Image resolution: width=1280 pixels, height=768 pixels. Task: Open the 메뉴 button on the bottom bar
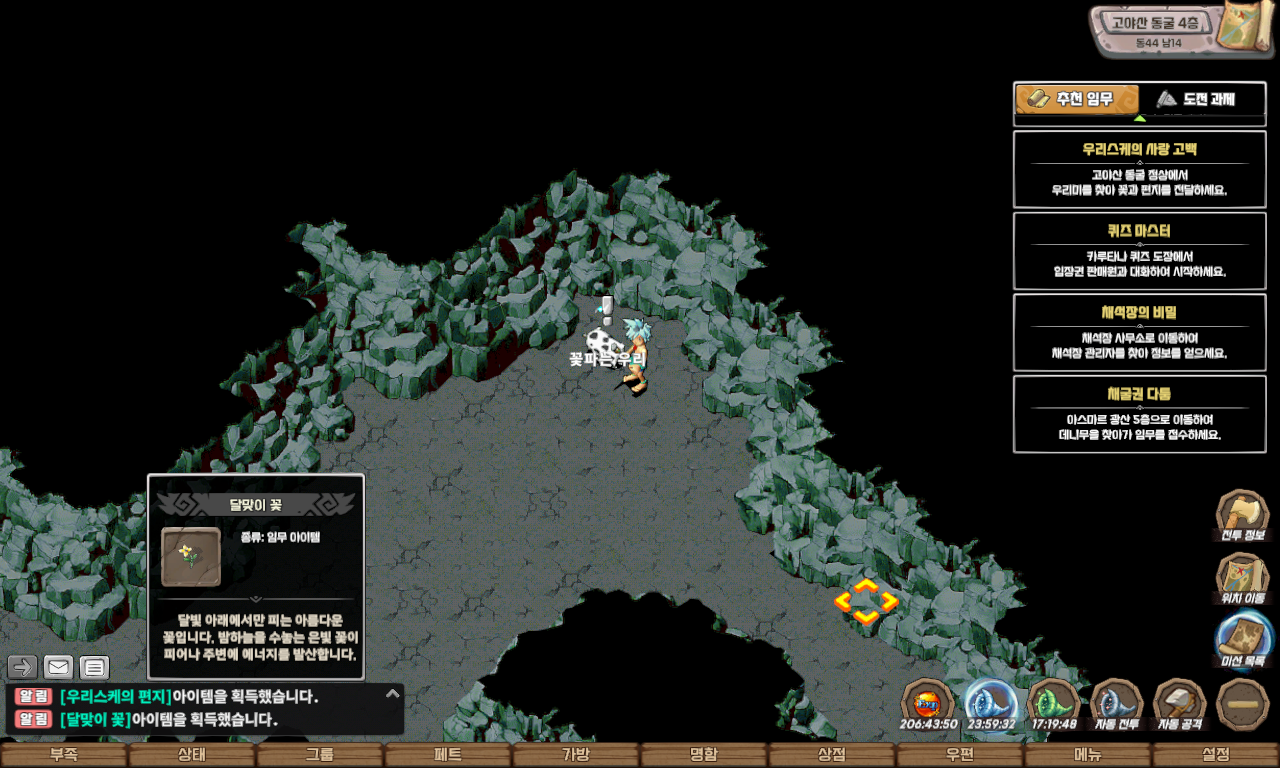coord(1088,755)
